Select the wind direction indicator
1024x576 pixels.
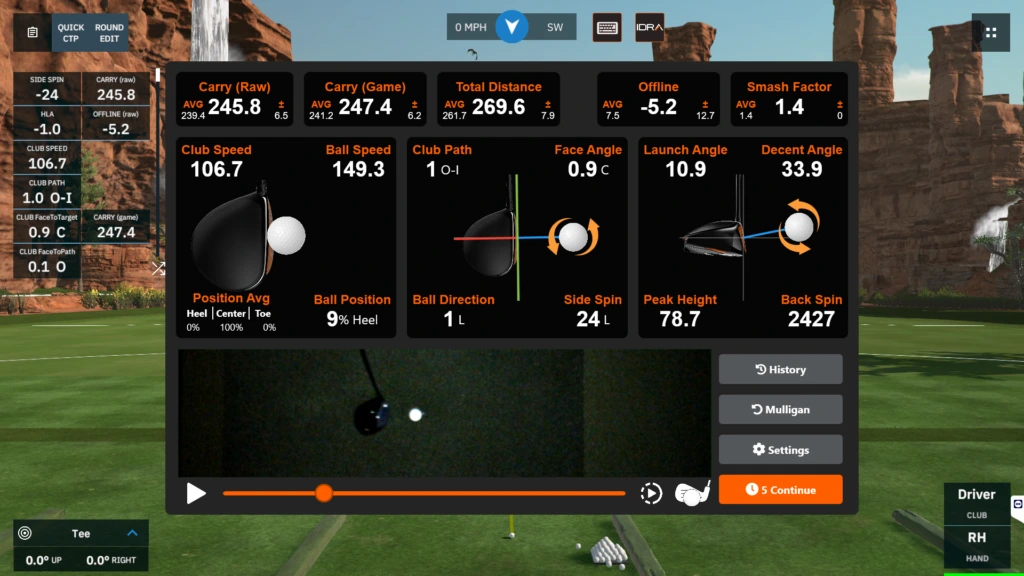[x=512, y=27]
